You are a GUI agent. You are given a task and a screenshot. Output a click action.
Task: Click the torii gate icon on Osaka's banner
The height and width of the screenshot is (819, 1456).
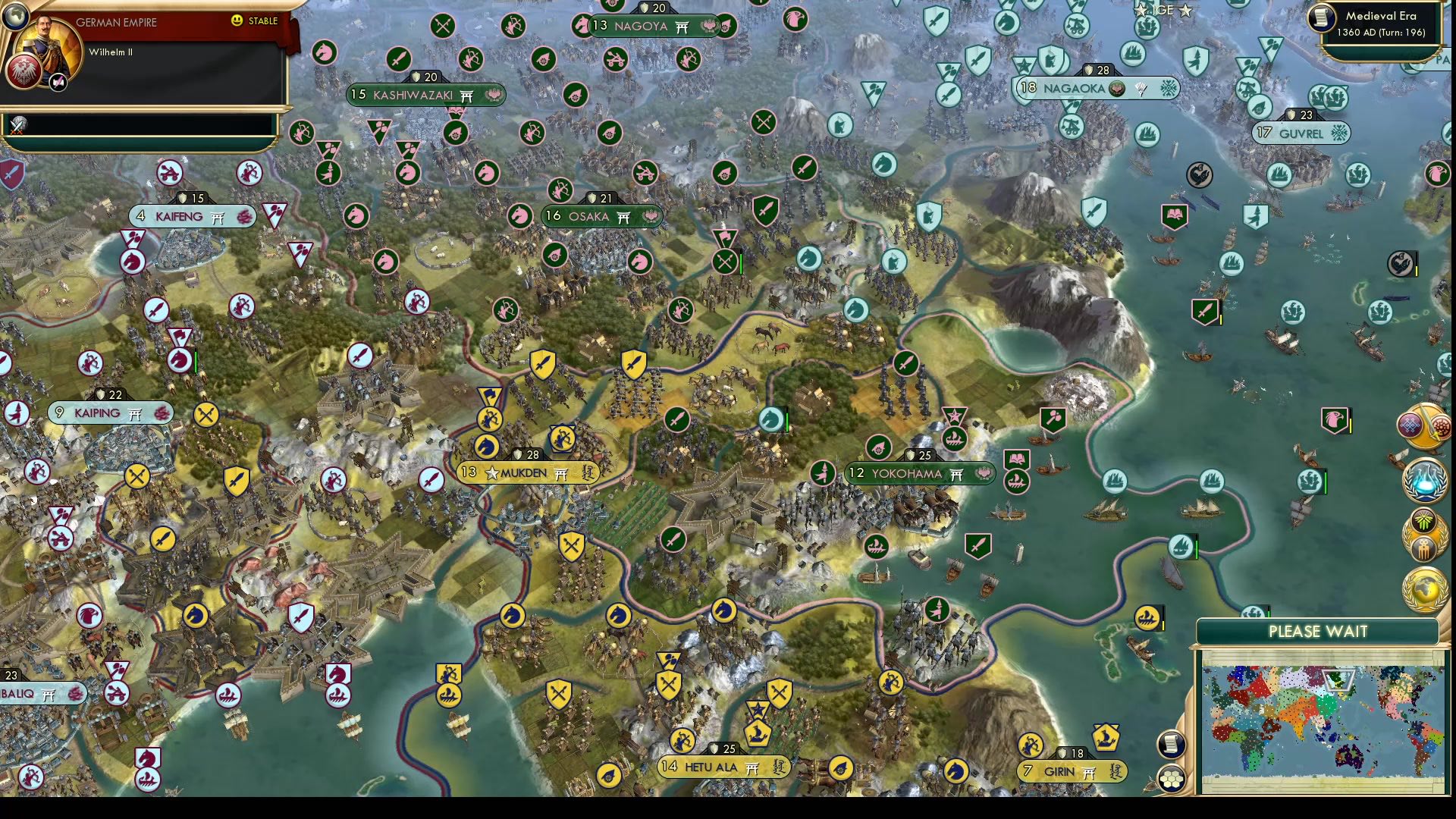coord(625,216)
